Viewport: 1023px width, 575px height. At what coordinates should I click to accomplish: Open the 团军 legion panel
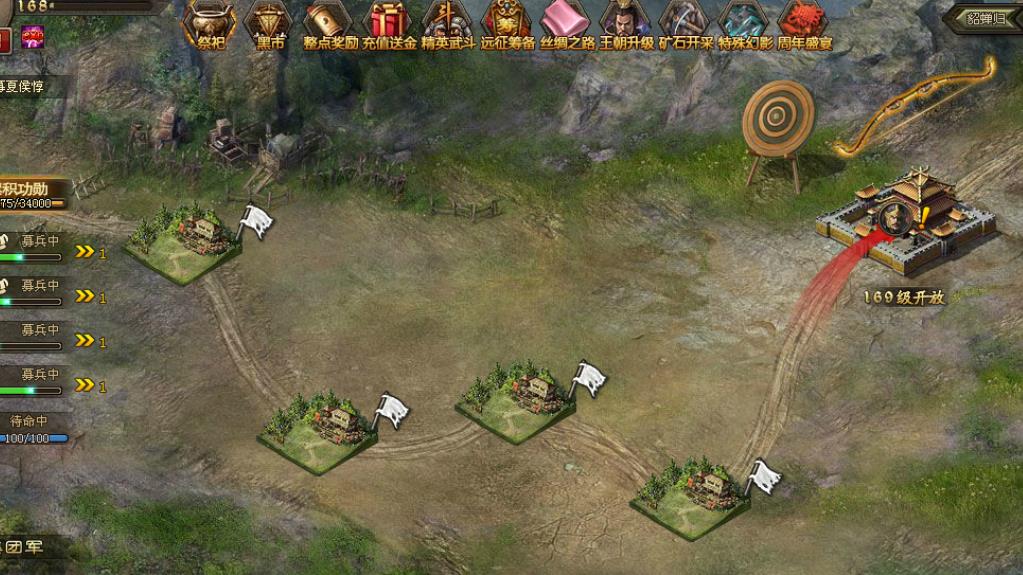click(x=30, y=546)
